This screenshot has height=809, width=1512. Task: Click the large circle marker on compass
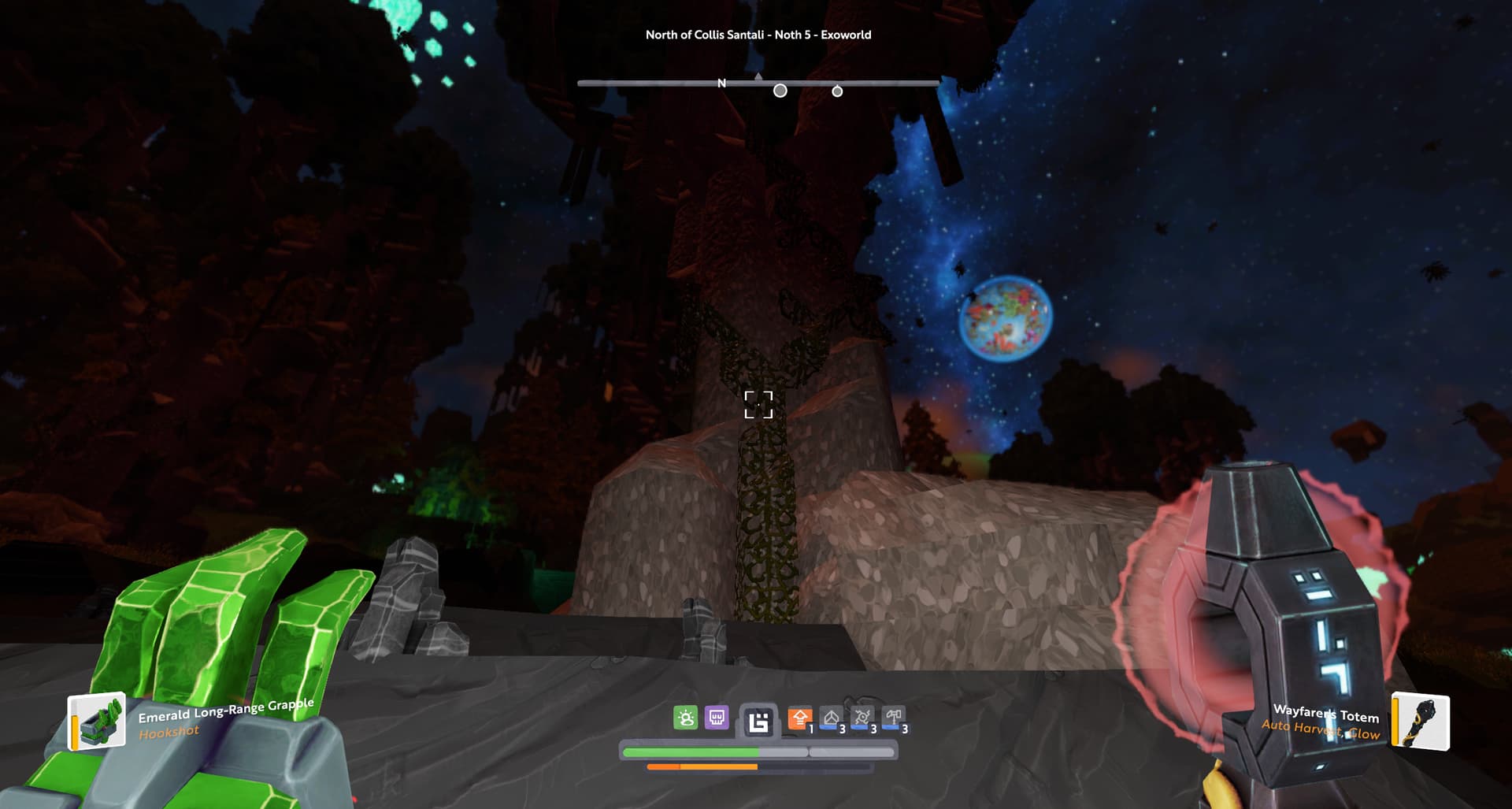point(780,91)
